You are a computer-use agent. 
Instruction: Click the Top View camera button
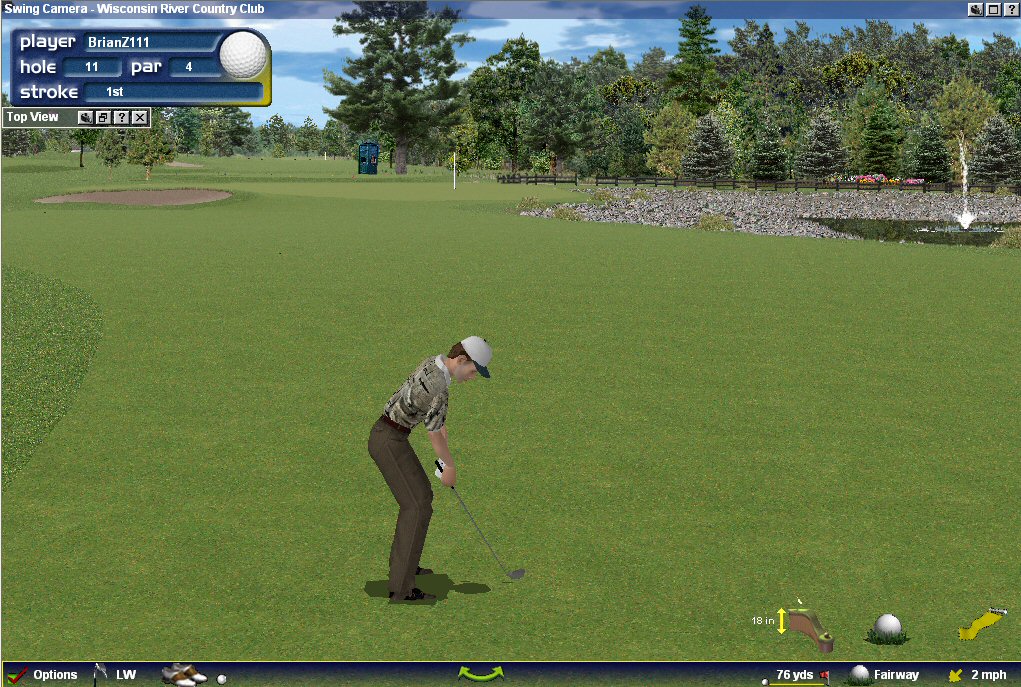click(x=86, y=118)
